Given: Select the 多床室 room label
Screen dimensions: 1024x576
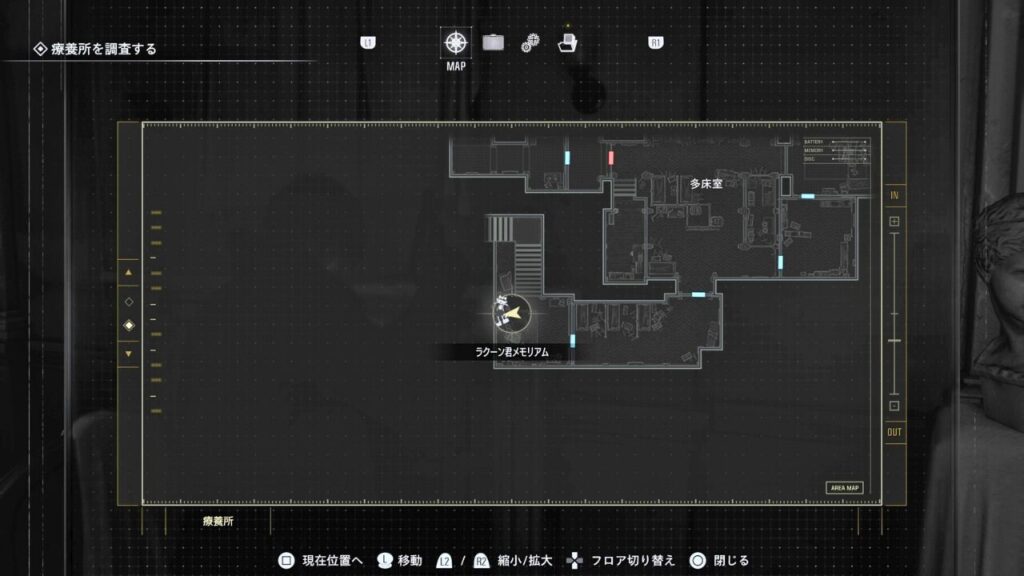Looking at the screenshot, I should (x=706, y=184).
